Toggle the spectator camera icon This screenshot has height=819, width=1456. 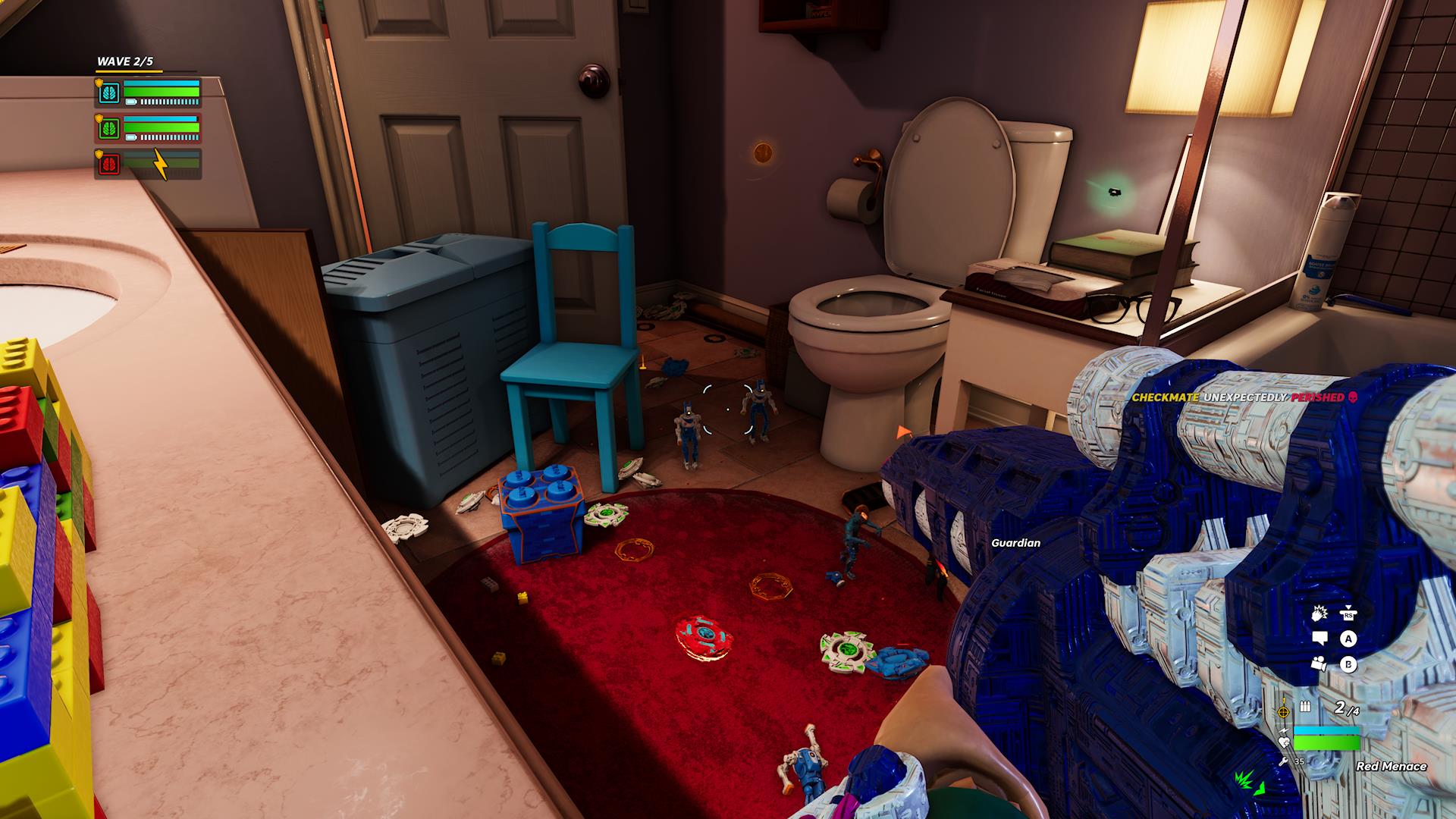click(1319, 664)
